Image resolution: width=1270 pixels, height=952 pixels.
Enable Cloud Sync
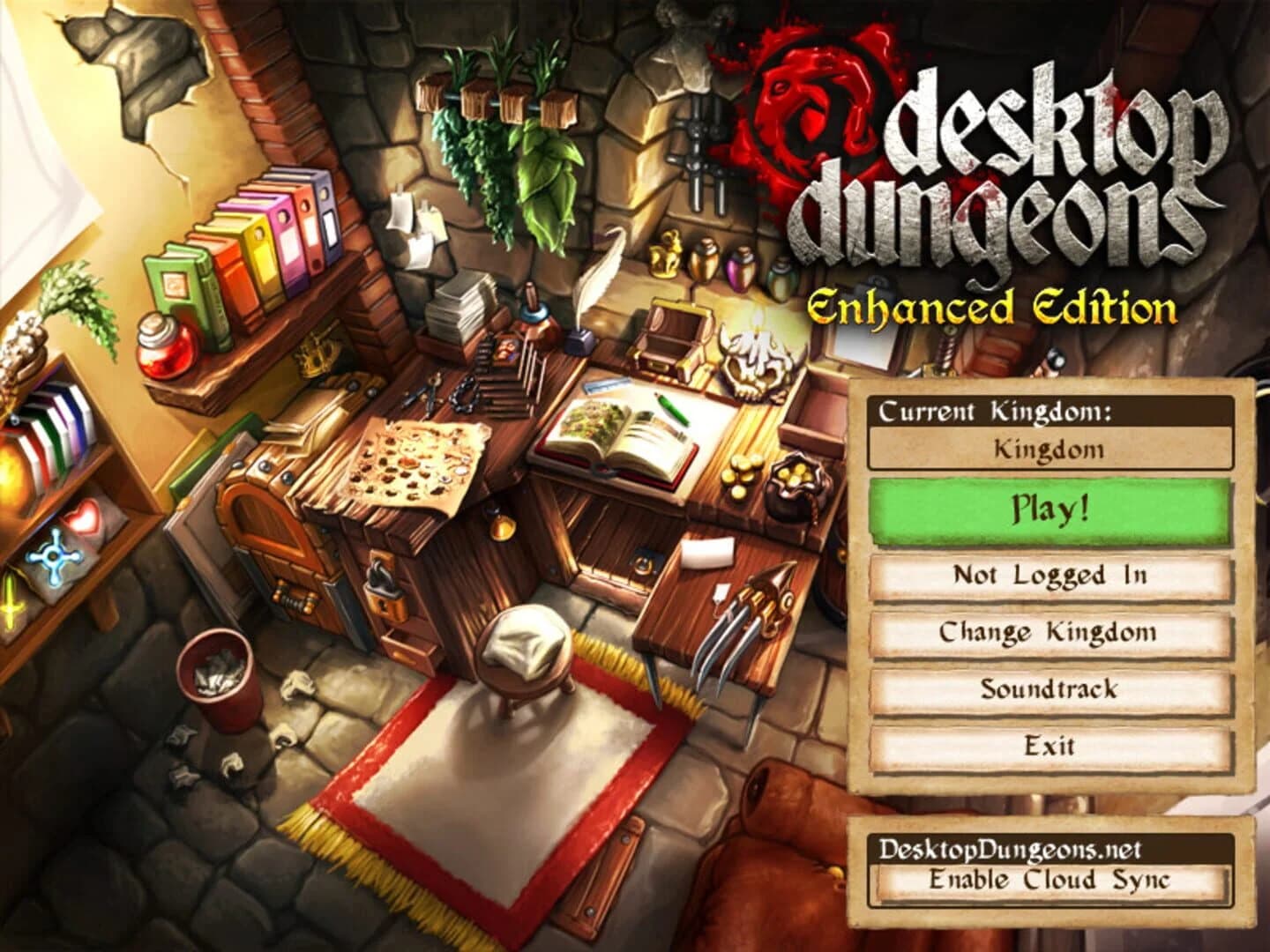[x=1050, y=878]
